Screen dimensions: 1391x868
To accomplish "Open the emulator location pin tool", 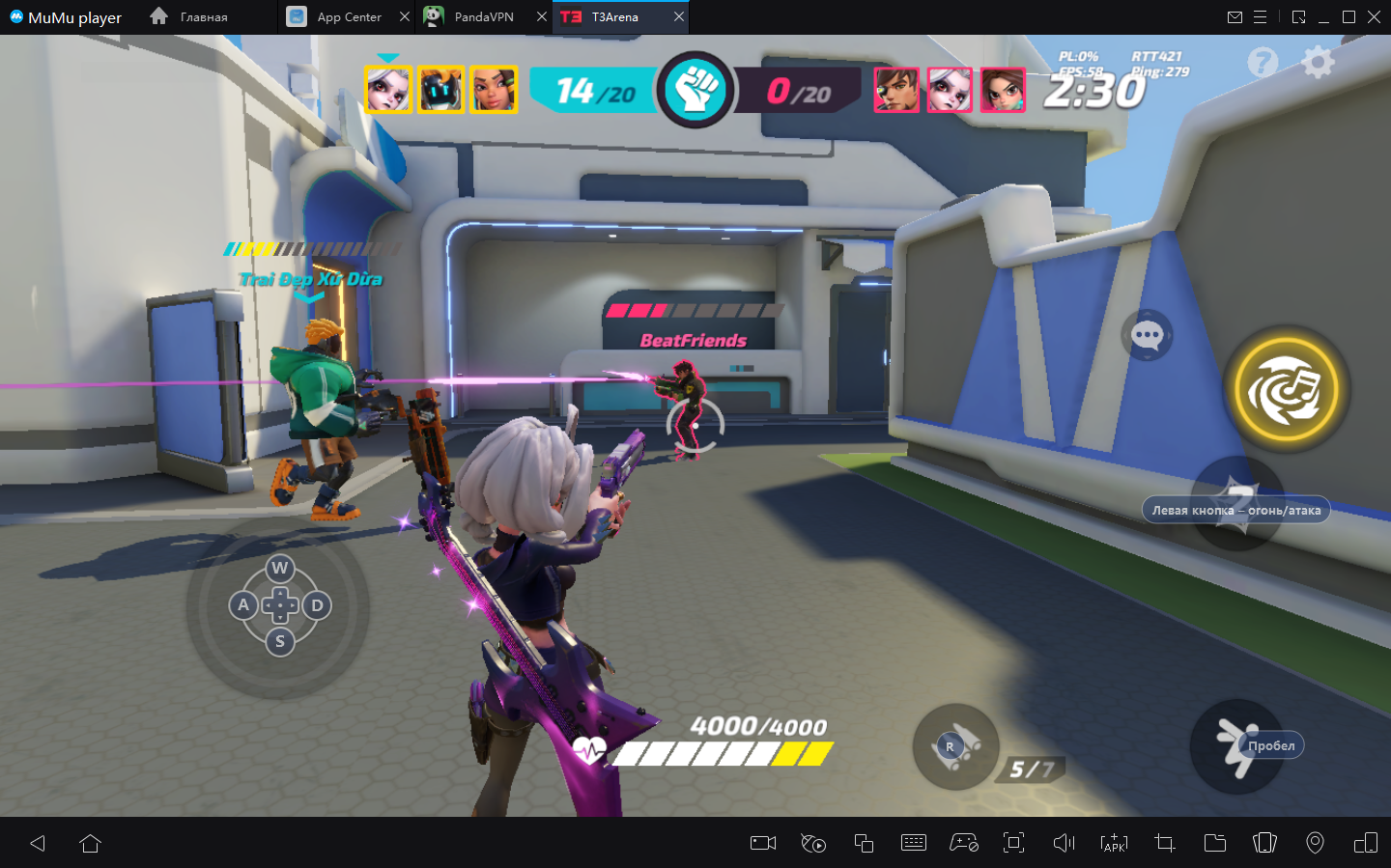I will (1315, 843).
